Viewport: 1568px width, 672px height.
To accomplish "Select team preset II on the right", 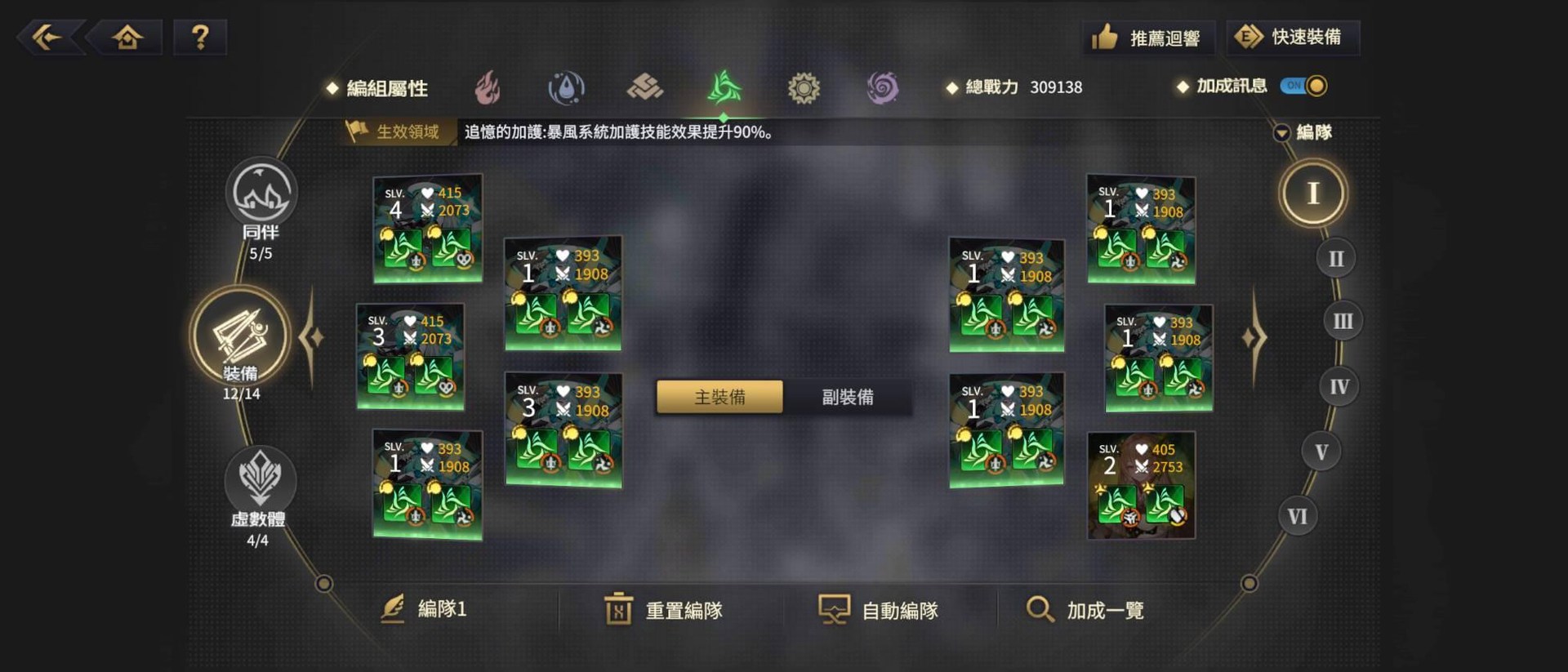I will (1336, 257).
